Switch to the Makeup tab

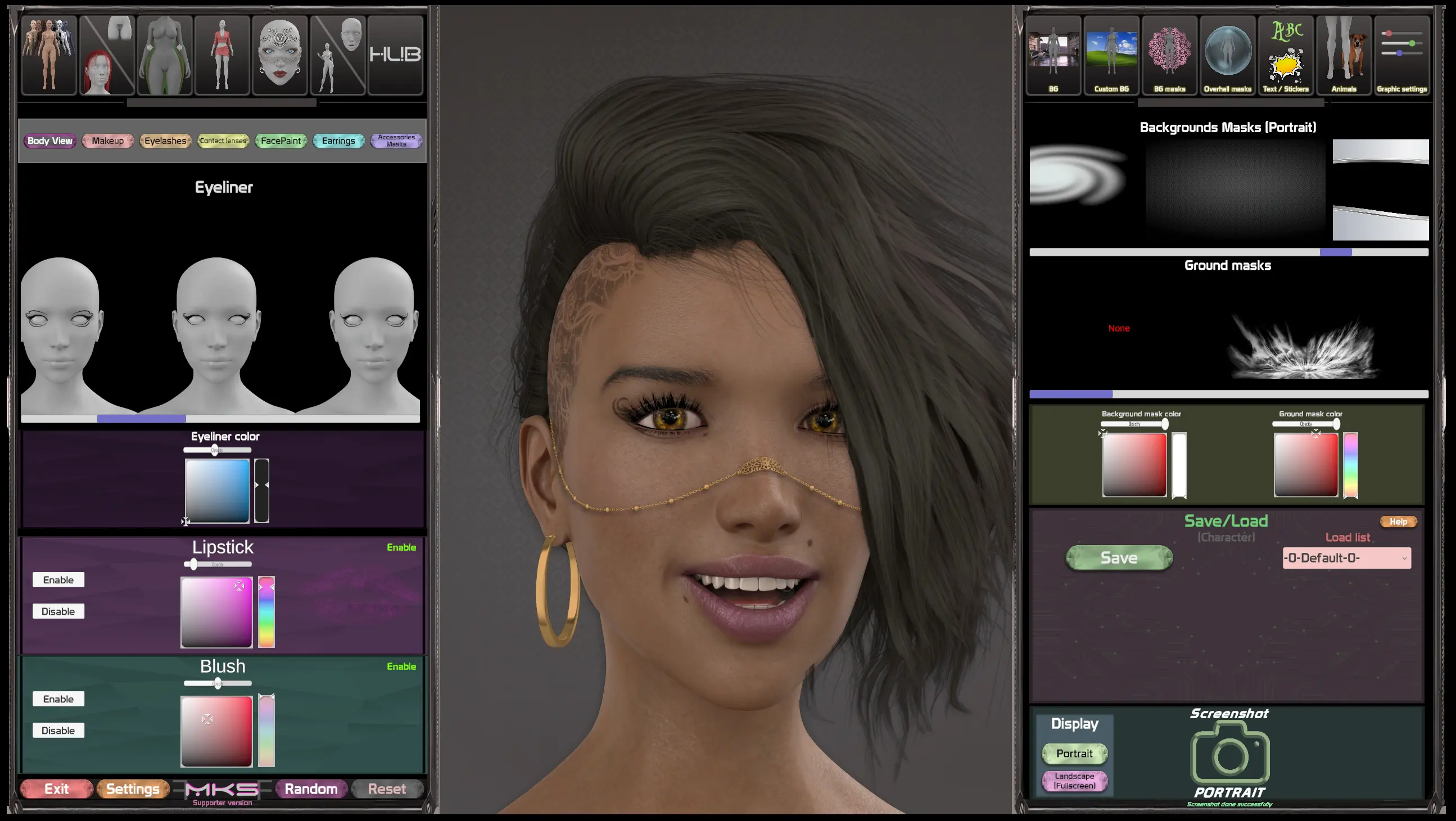click(x=107, y=140)
